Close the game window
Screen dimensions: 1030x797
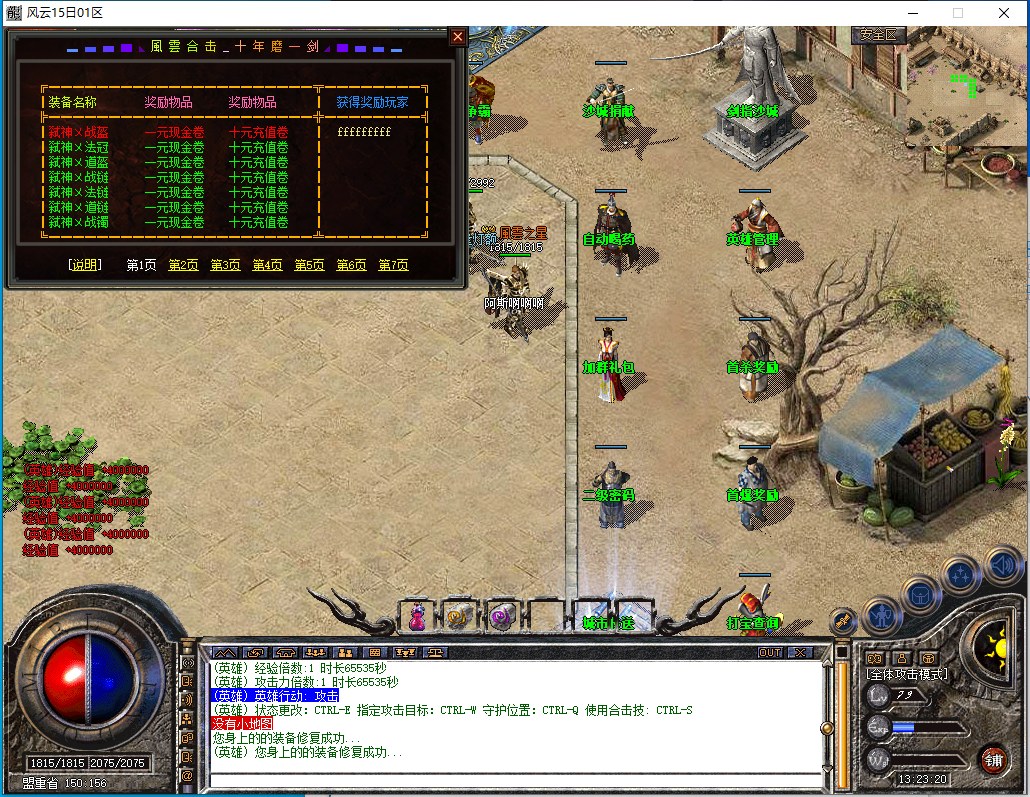(x=1003, y=13)
